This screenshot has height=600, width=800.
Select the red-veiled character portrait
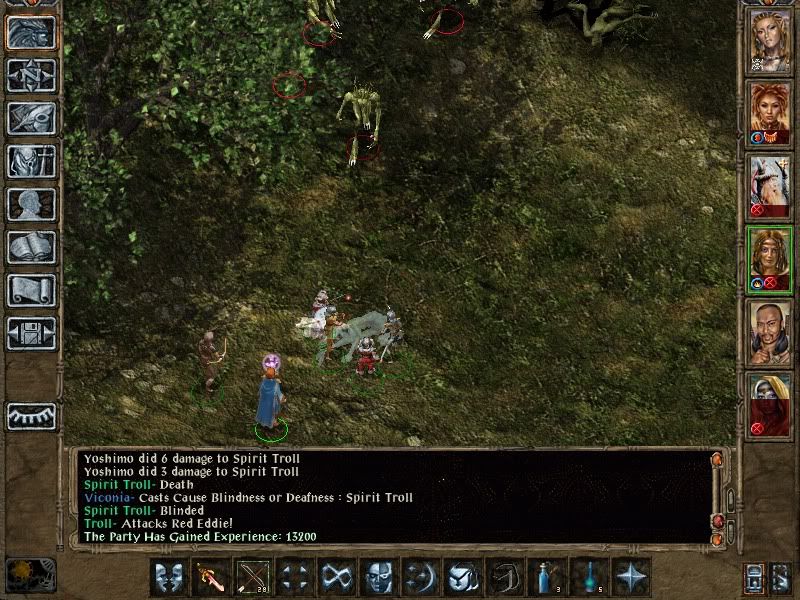(x=770, y=404)
